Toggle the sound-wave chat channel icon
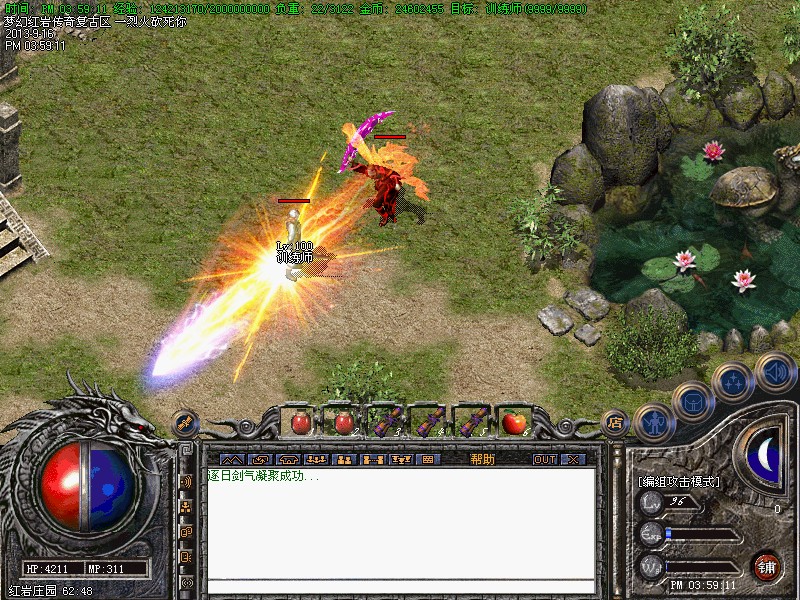The image size is (800, 600). (x=186, y=481)
